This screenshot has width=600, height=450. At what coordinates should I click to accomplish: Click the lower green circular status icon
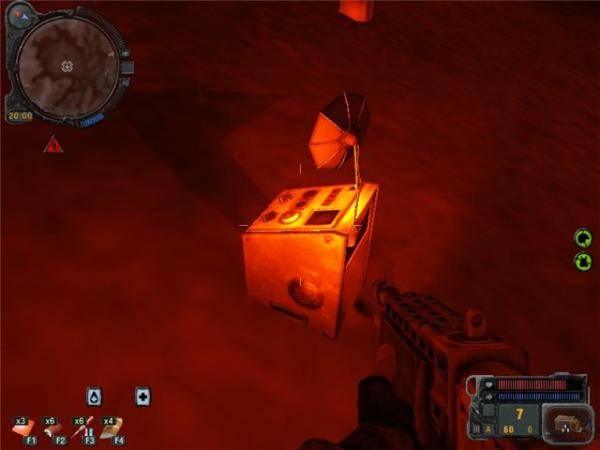point(583,261)
